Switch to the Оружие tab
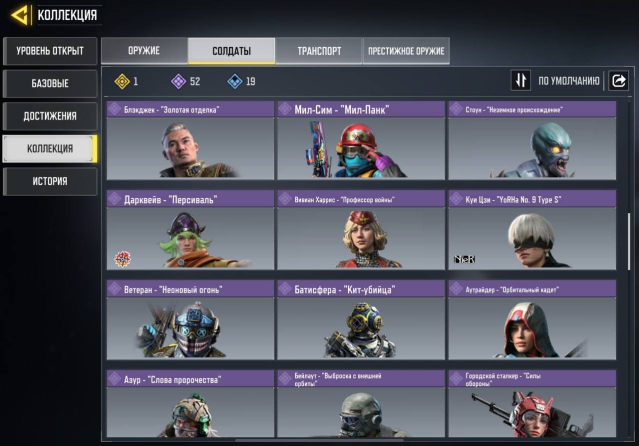The width and height of the screenshot is (639, 446). pos(144,51)
